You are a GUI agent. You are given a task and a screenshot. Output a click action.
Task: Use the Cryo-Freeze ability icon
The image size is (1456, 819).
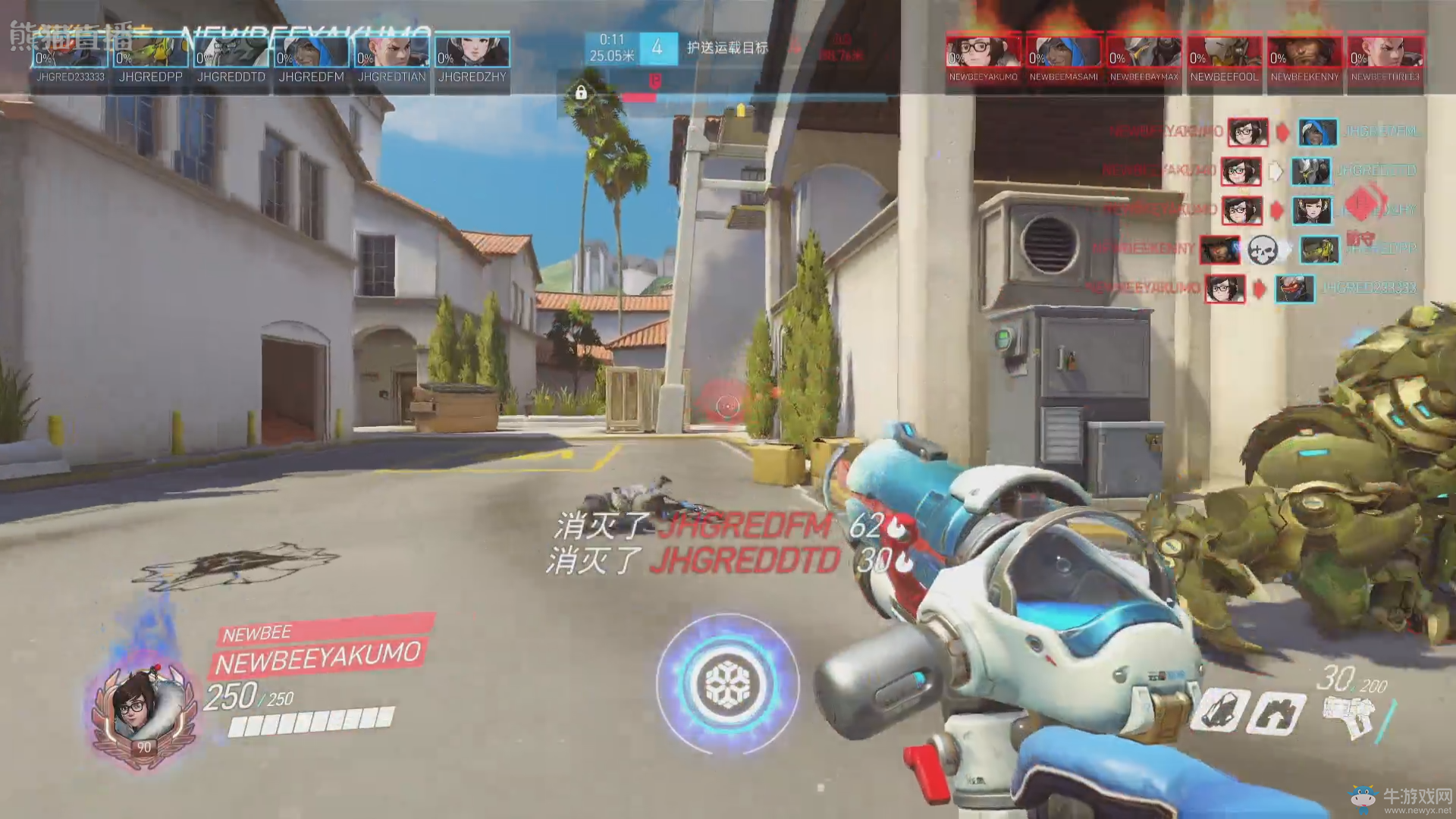[x=1218, y=711]
